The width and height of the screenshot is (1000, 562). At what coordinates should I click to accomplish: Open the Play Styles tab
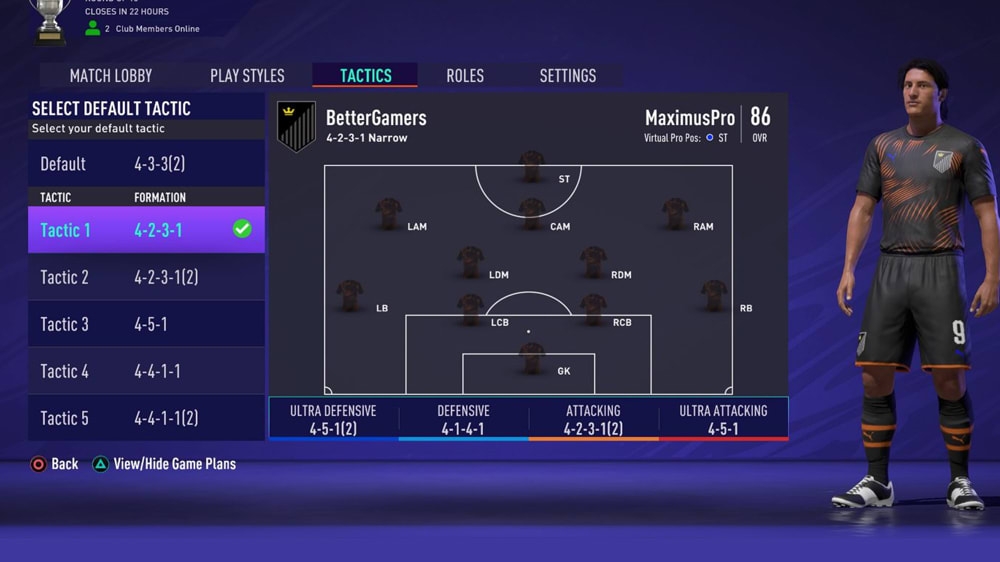click(x=247, y=76)
